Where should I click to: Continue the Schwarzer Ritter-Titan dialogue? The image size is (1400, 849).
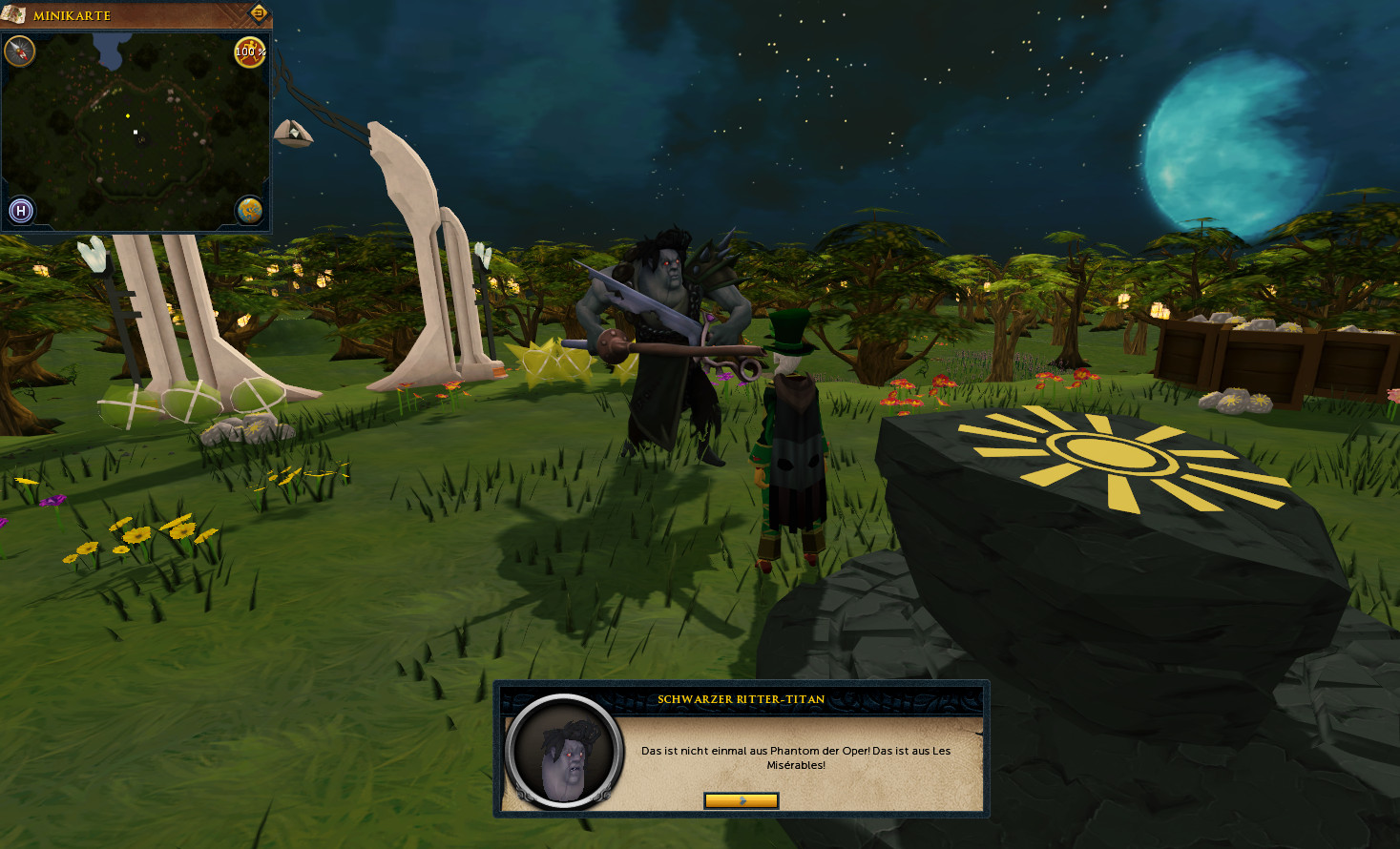(x=741, y=801)
